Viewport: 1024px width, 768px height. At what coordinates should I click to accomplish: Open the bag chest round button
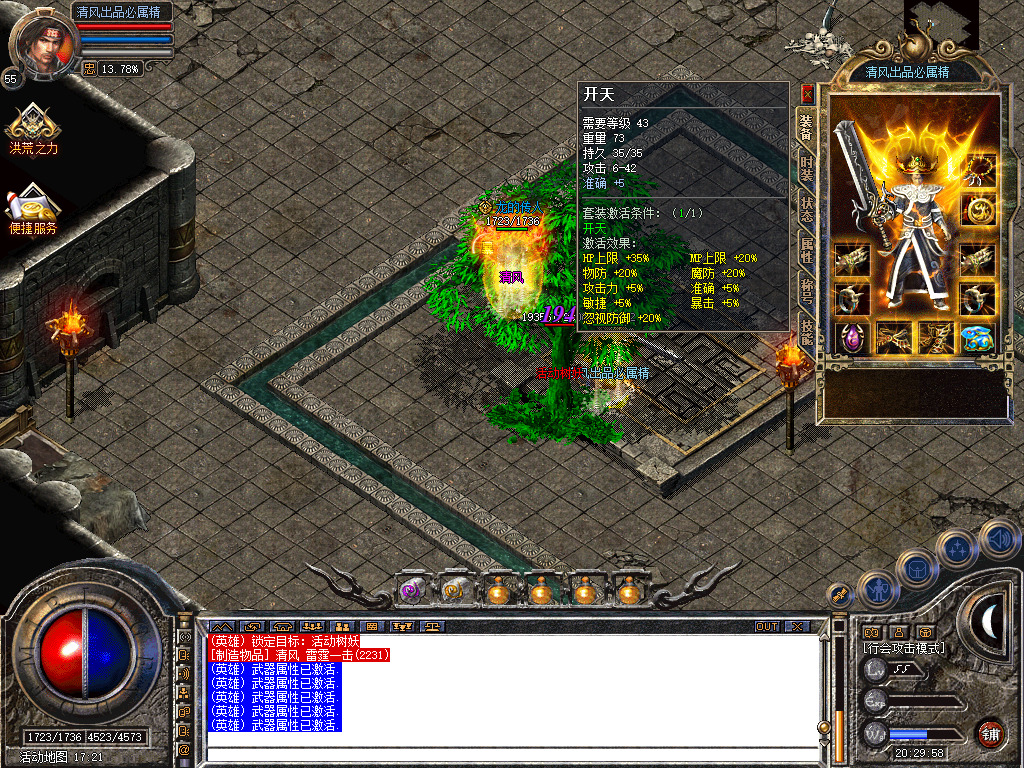(916, 569)
